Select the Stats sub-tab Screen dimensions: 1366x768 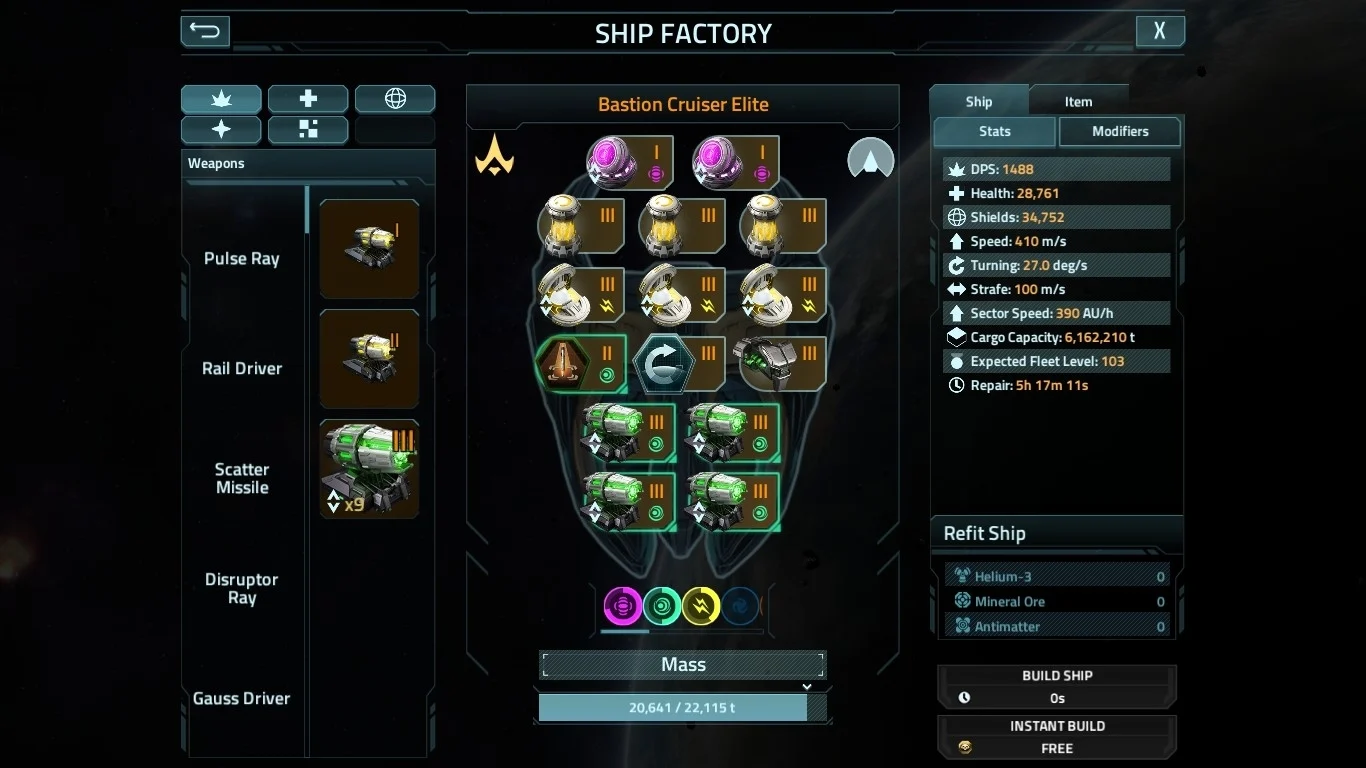click(994, 131)
